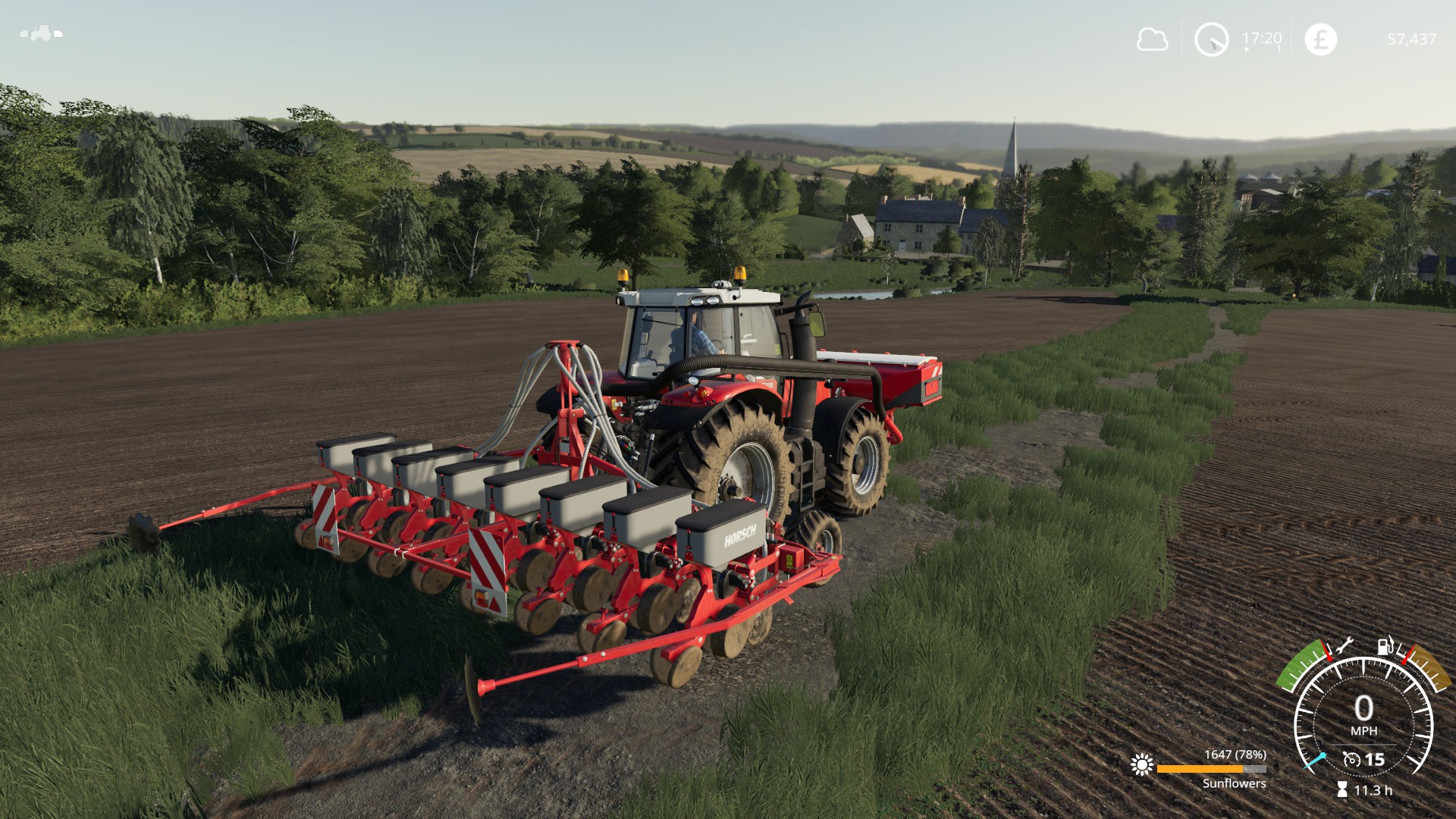Select the sunflower seed fill icon

tap(1141, 764)
